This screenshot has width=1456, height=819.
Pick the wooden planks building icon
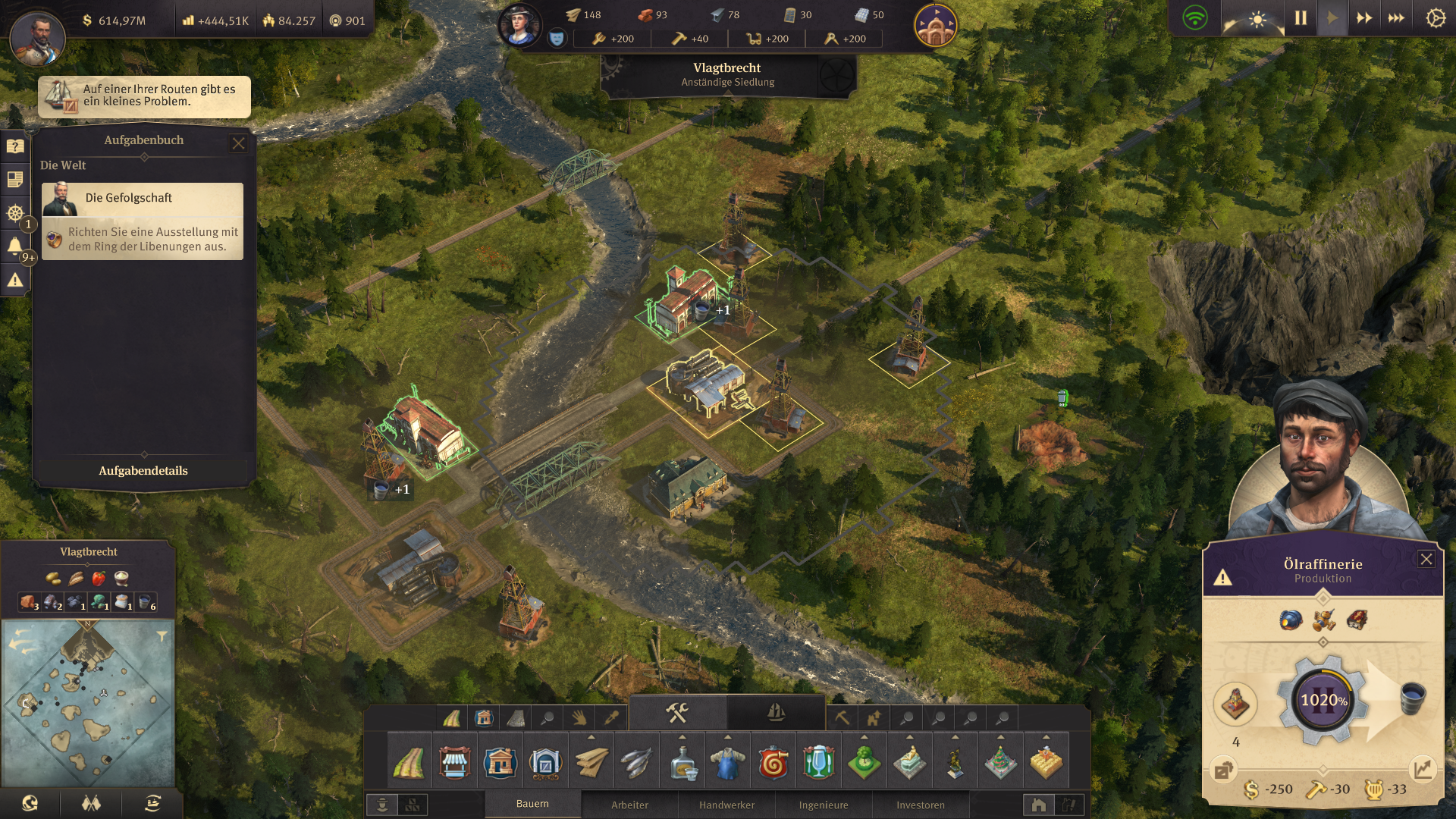click(x=591, y=762)
